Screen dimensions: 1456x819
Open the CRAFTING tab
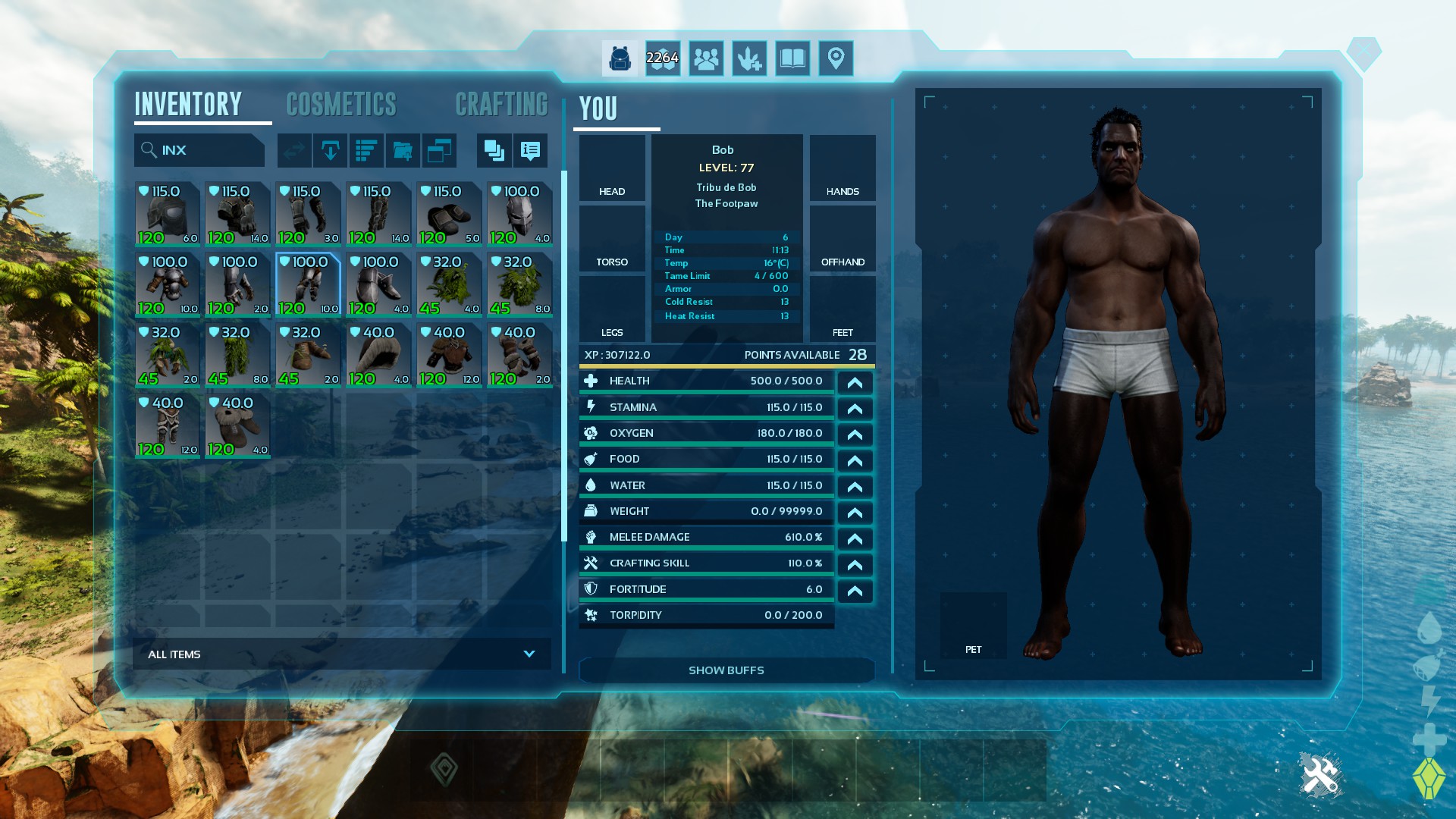coord(502,104)
